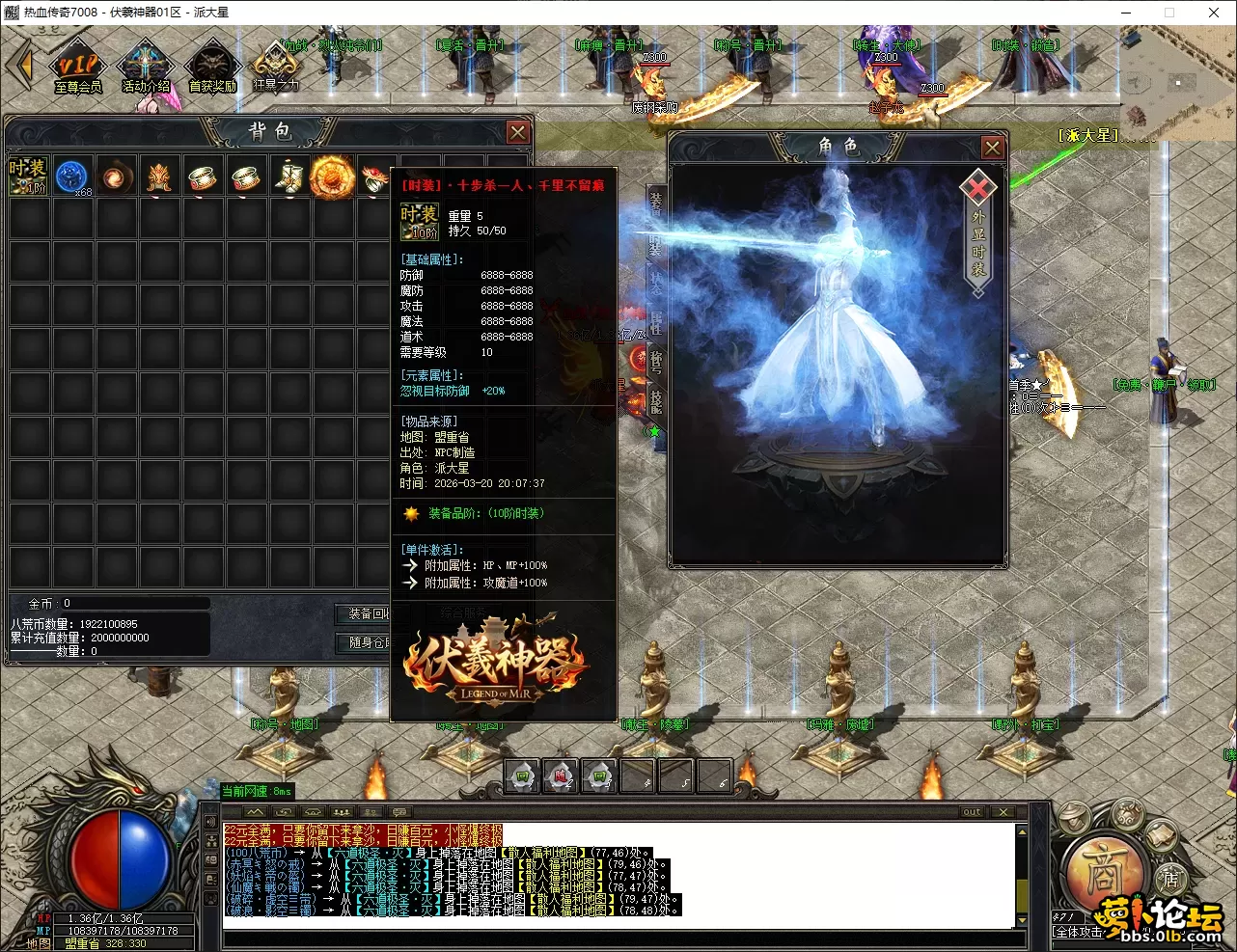Use the red potion hotbar slot
The image size is (1237, 952).
tap(561, 775)
